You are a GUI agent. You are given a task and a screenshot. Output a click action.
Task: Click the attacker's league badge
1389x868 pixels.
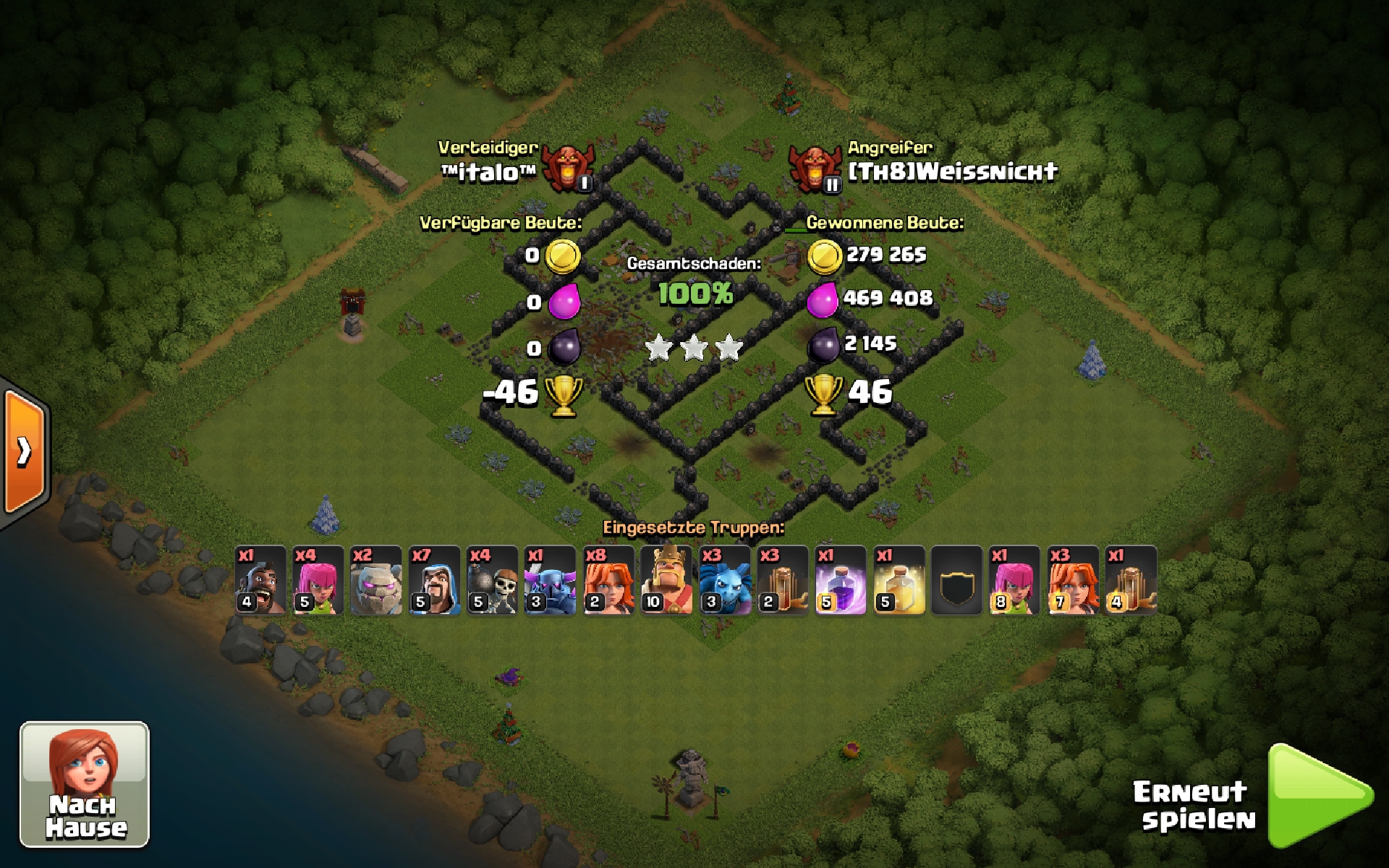coord(815,168)
